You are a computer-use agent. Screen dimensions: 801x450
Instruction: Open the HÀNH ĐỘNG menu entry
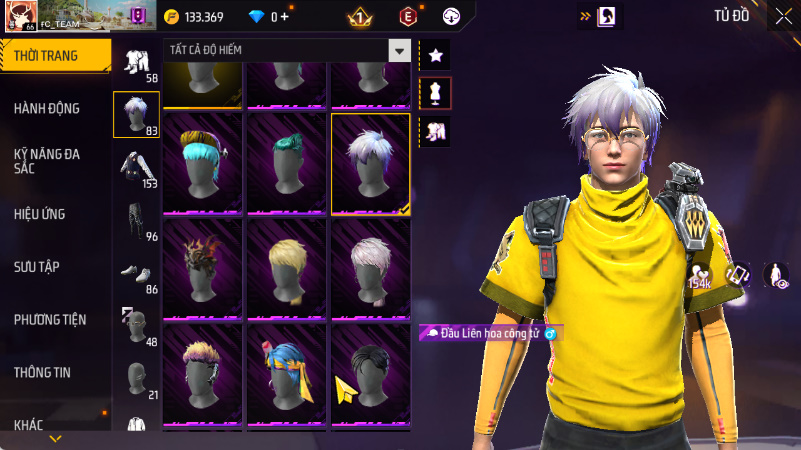click(47, 108)
